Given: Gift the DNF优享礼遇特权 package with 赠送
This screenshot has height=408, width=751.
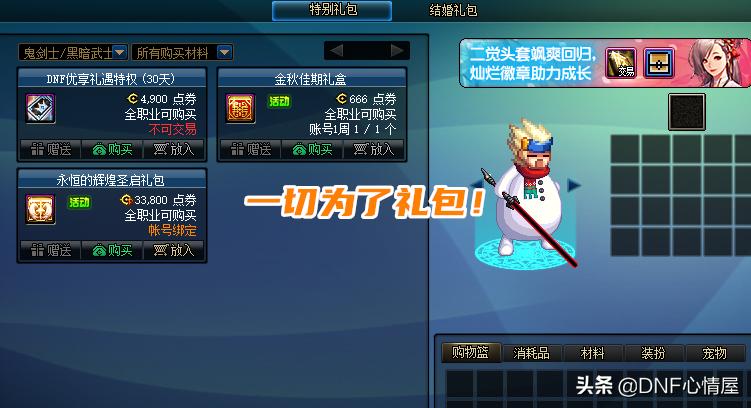Looking at the screenshot, I should [x=50, y=149].
